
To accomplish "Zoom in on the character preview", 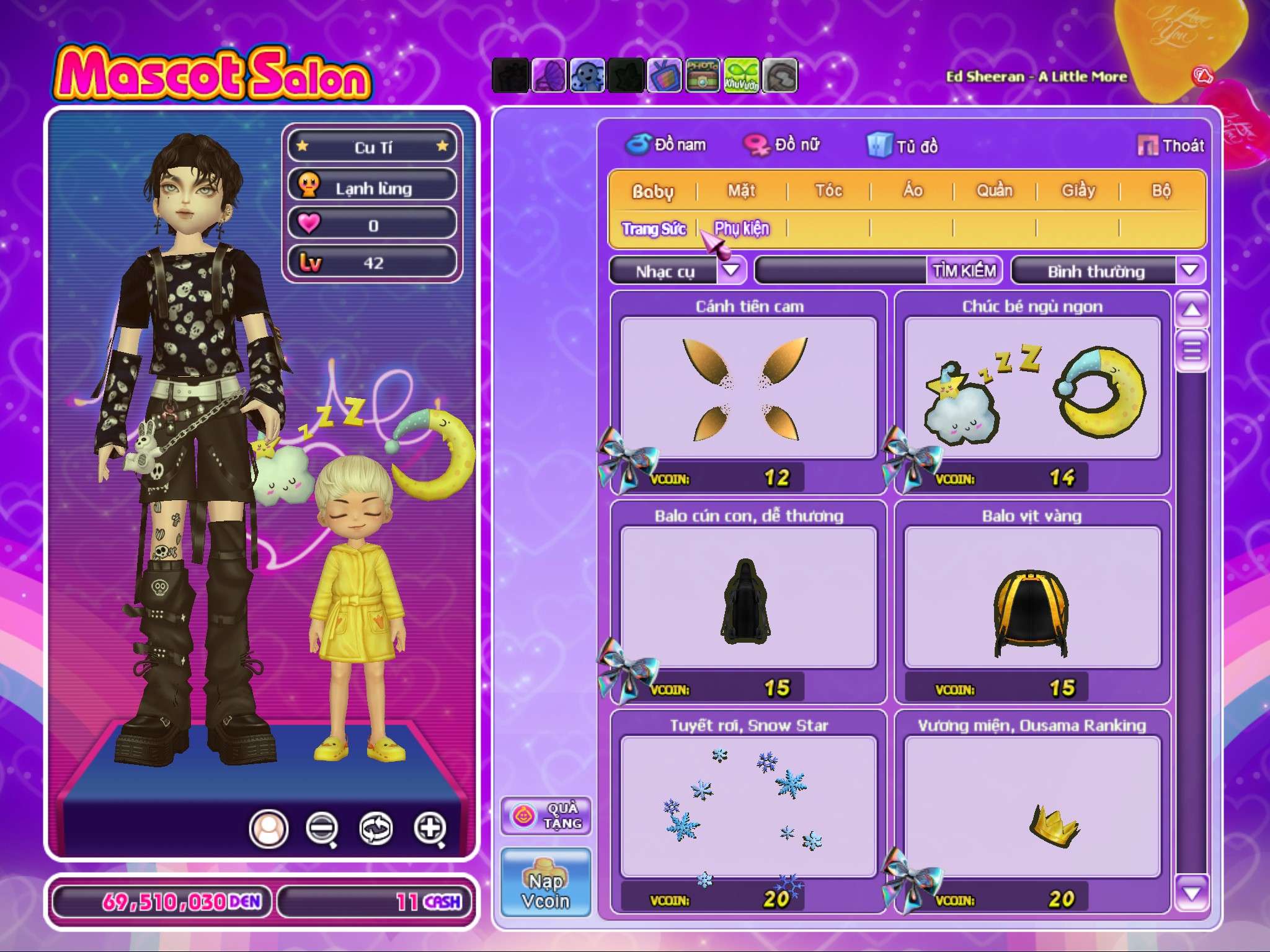I will [430, 827].
